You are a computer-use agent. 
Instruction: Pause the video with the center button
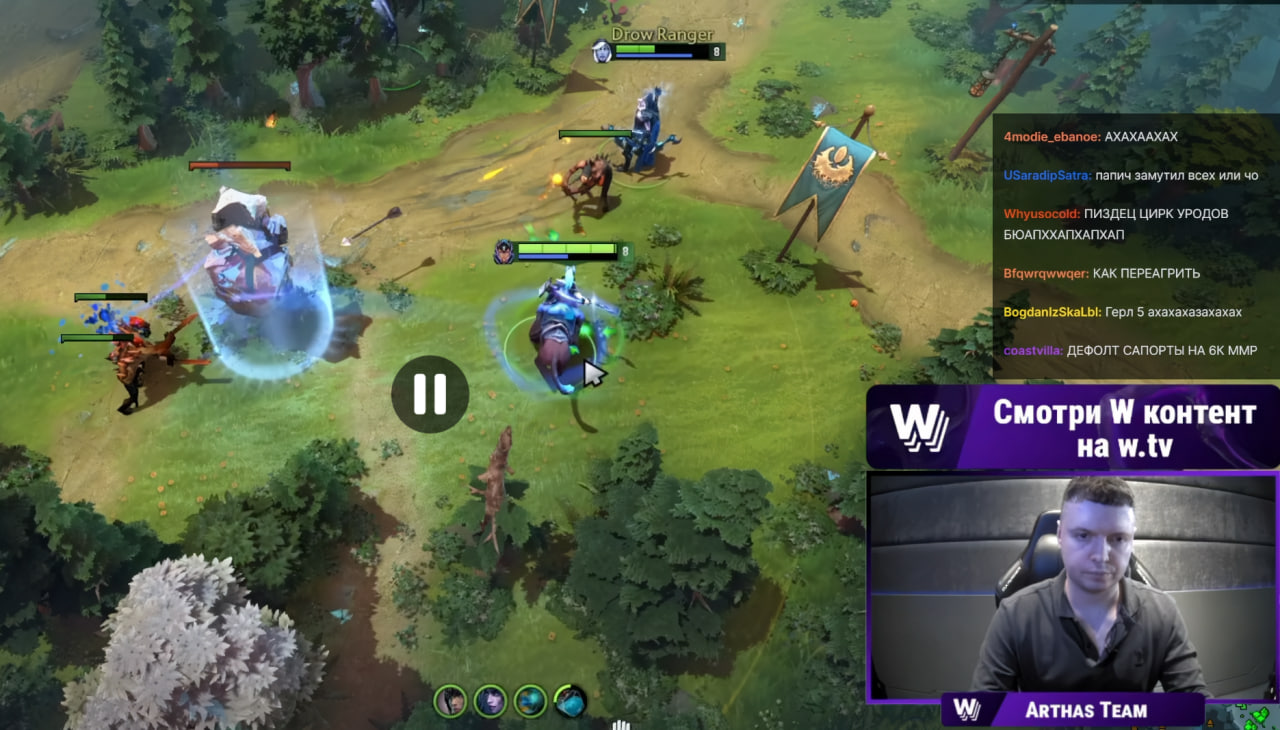[x=430, y=394]
